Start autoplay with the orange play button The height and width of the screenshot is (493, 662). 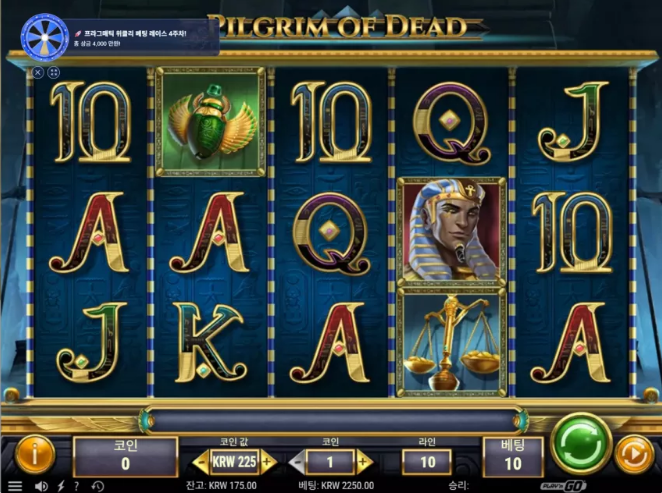[633, 455]
